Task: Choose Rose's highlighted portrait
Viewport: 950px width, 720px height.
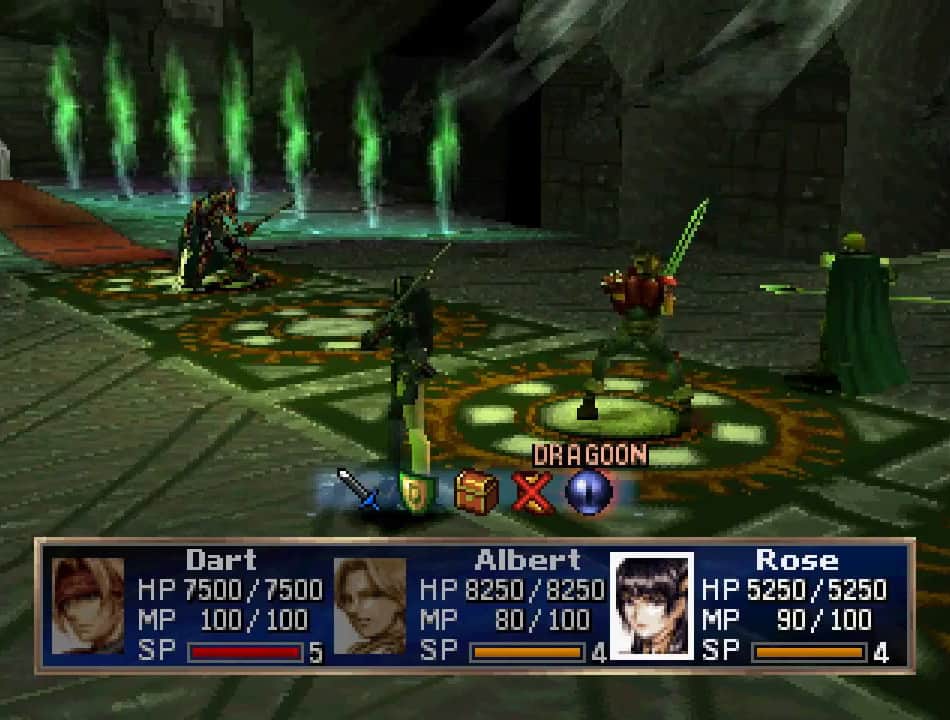Action: click(x=651, y=606)
